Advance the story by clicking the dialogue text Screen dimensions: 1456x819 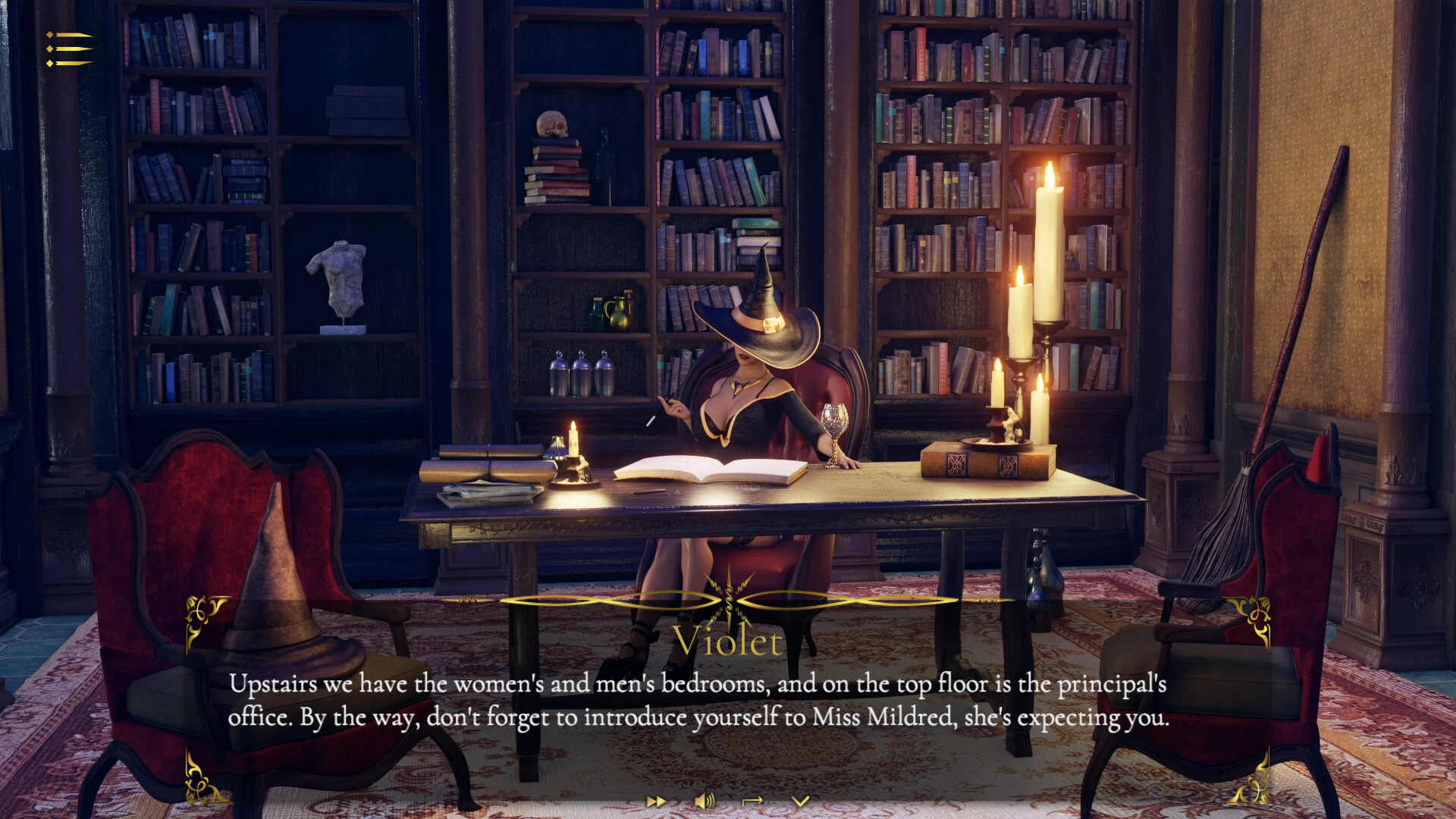coord(699,701)
